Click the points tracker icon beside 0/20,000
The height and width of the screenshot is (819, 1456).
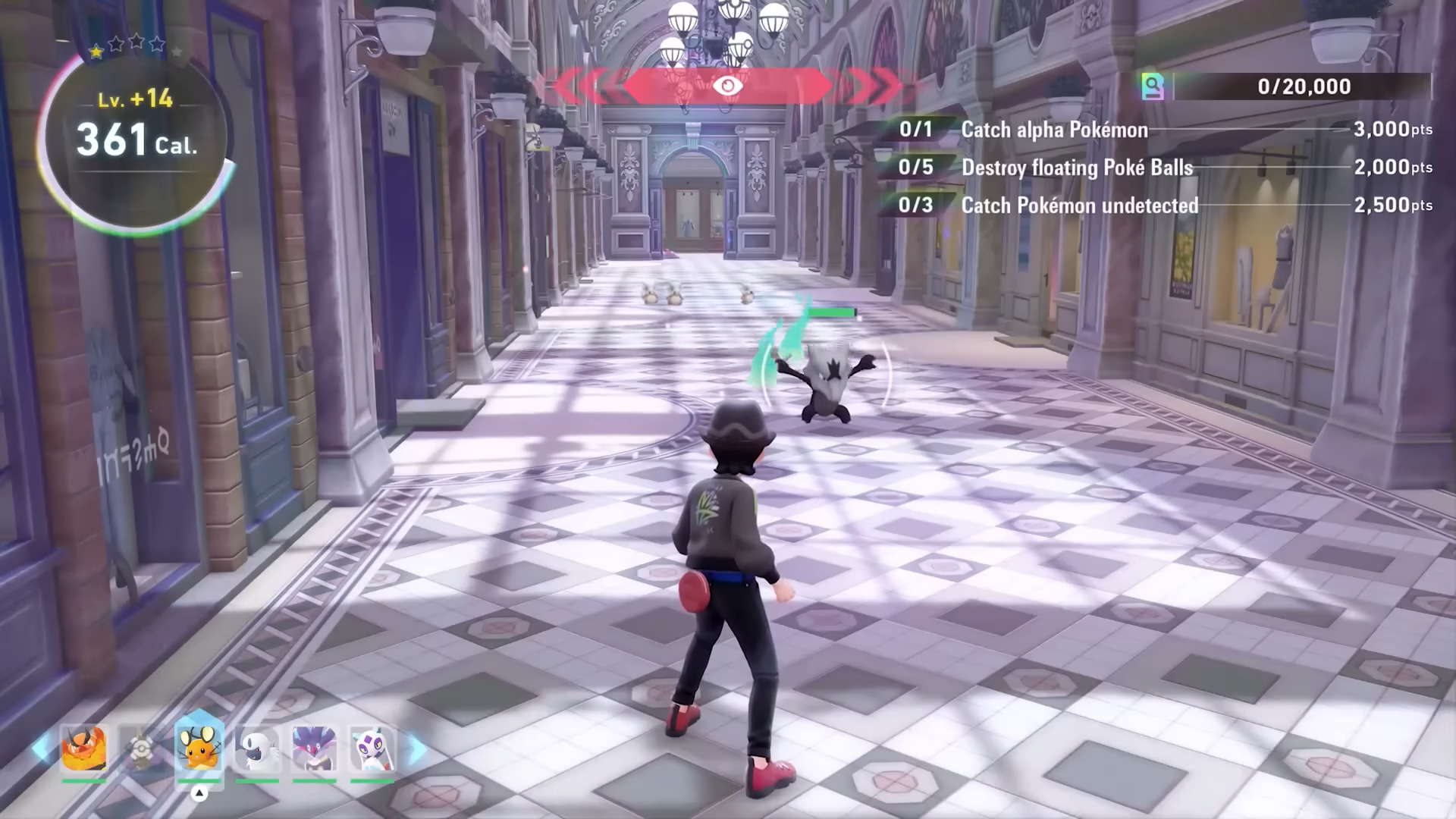click(1153, 86)
